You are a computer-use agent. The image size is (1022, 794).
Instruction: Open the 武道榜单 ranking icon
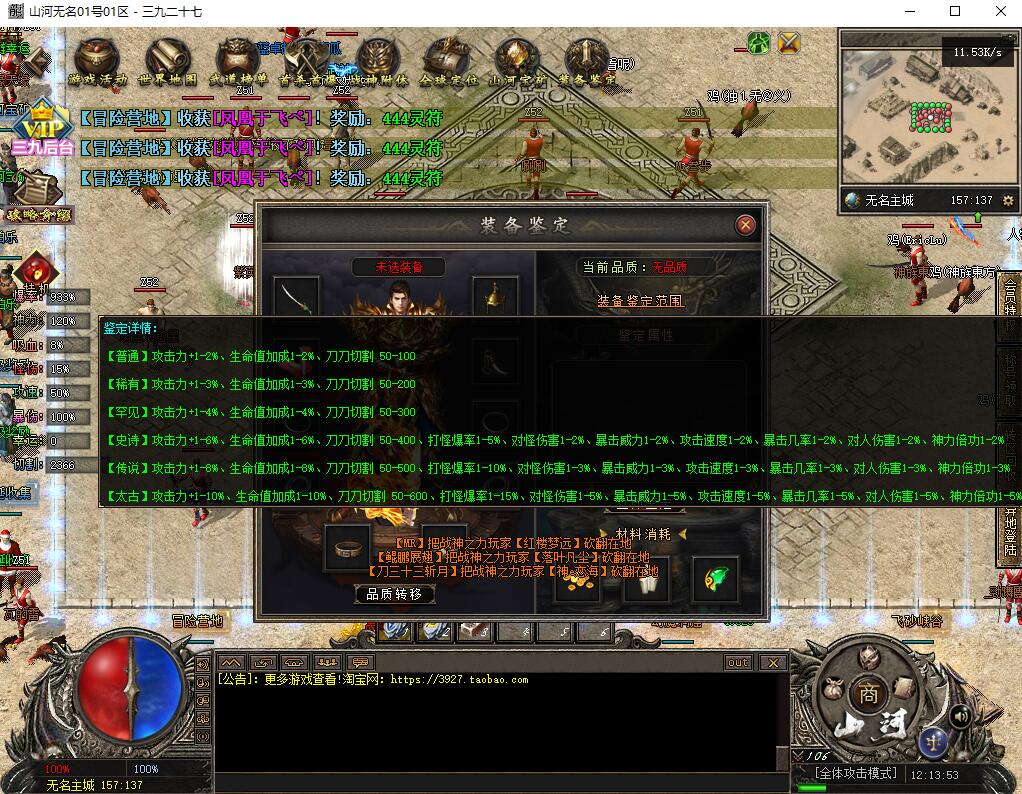(238, 60)
